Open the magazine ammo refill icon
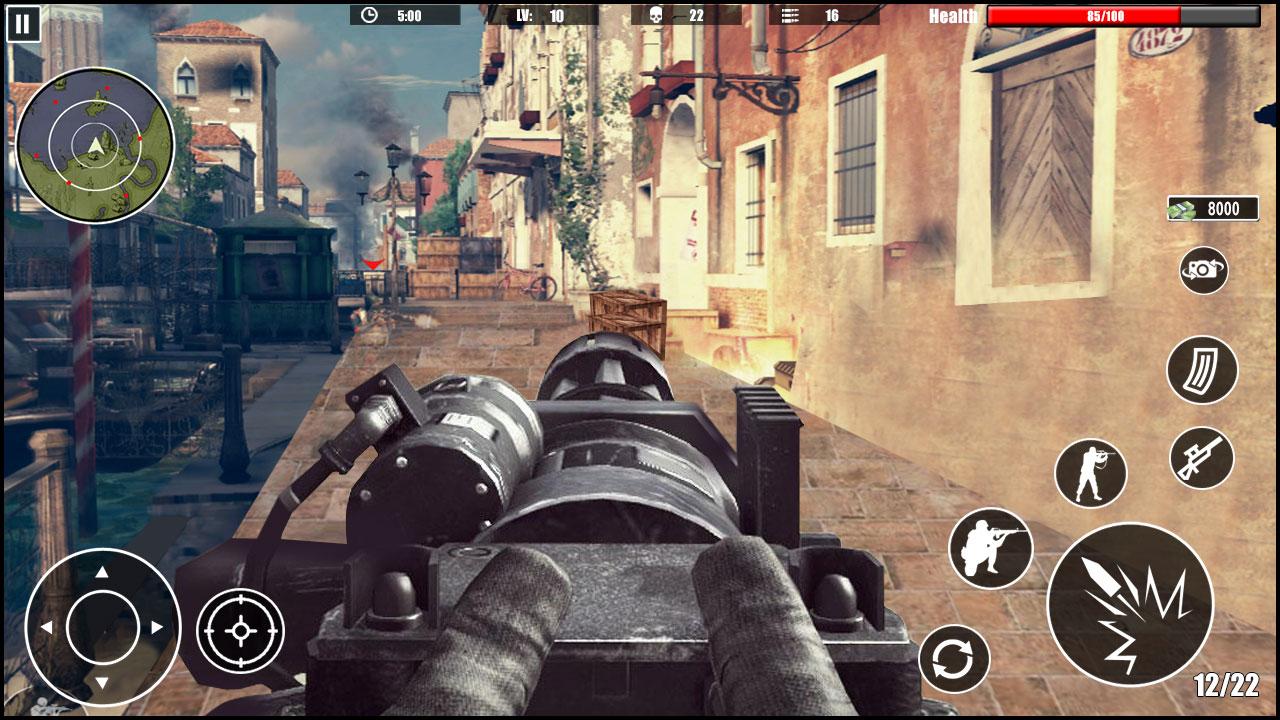This screenshot has width=1280, height=720. click(x=1203, y=371)
